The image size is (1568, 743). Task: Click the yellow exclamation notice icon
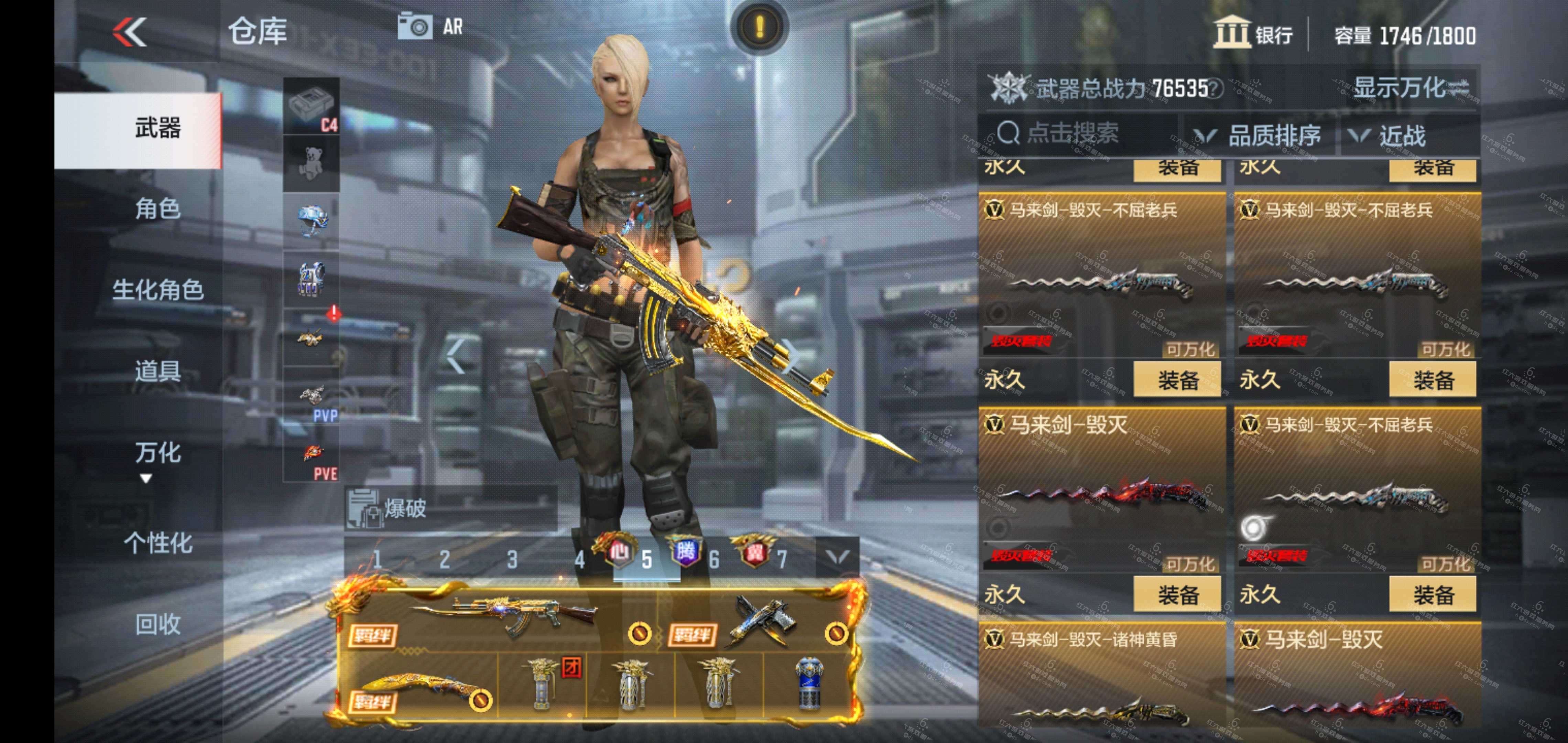click(759, 27)
